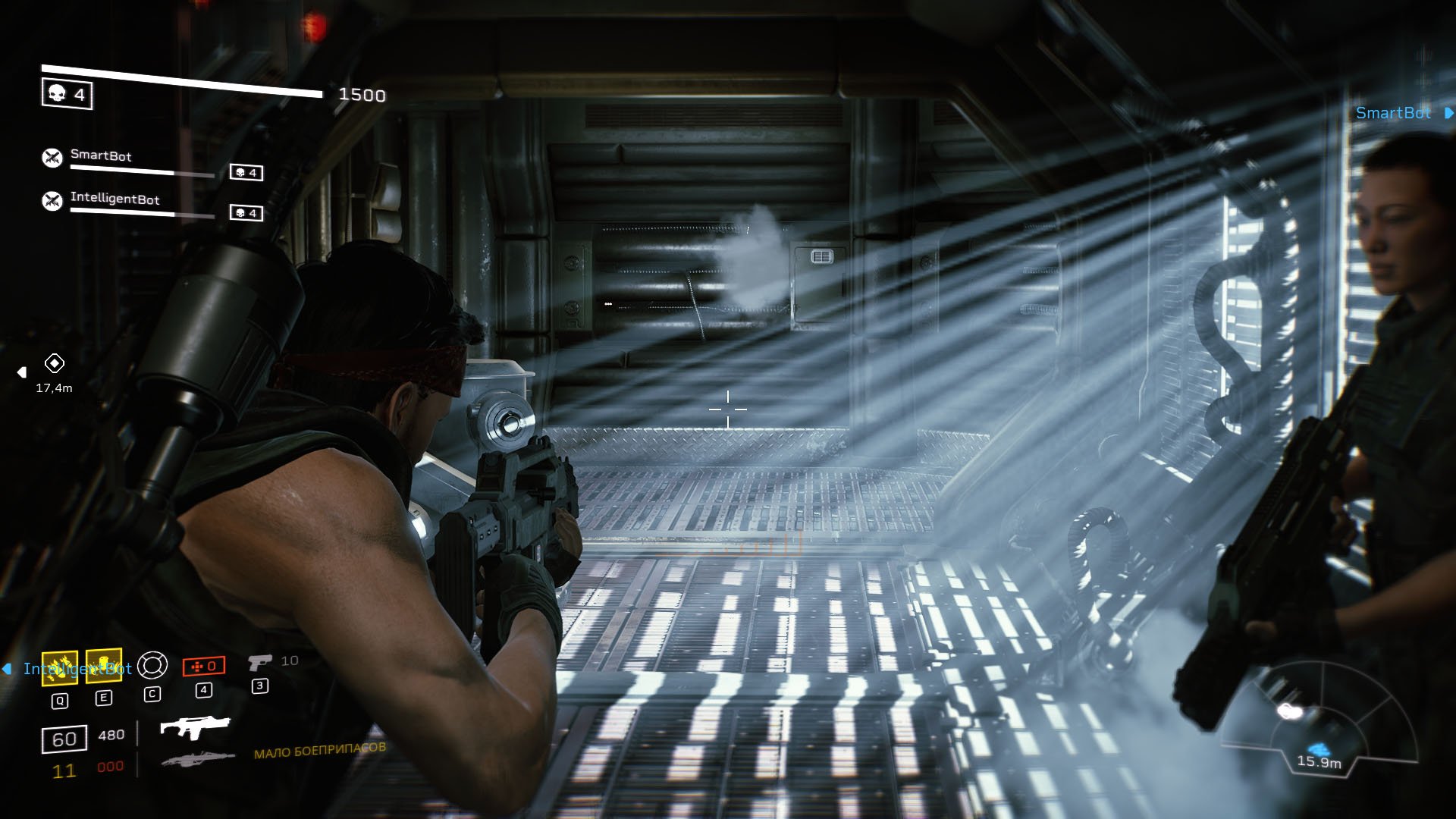Image resolution: width=1456 pixels, height=819 pixels.
Task: Click the SmartBot off-screen name indicator
Action: [1394, 113]
